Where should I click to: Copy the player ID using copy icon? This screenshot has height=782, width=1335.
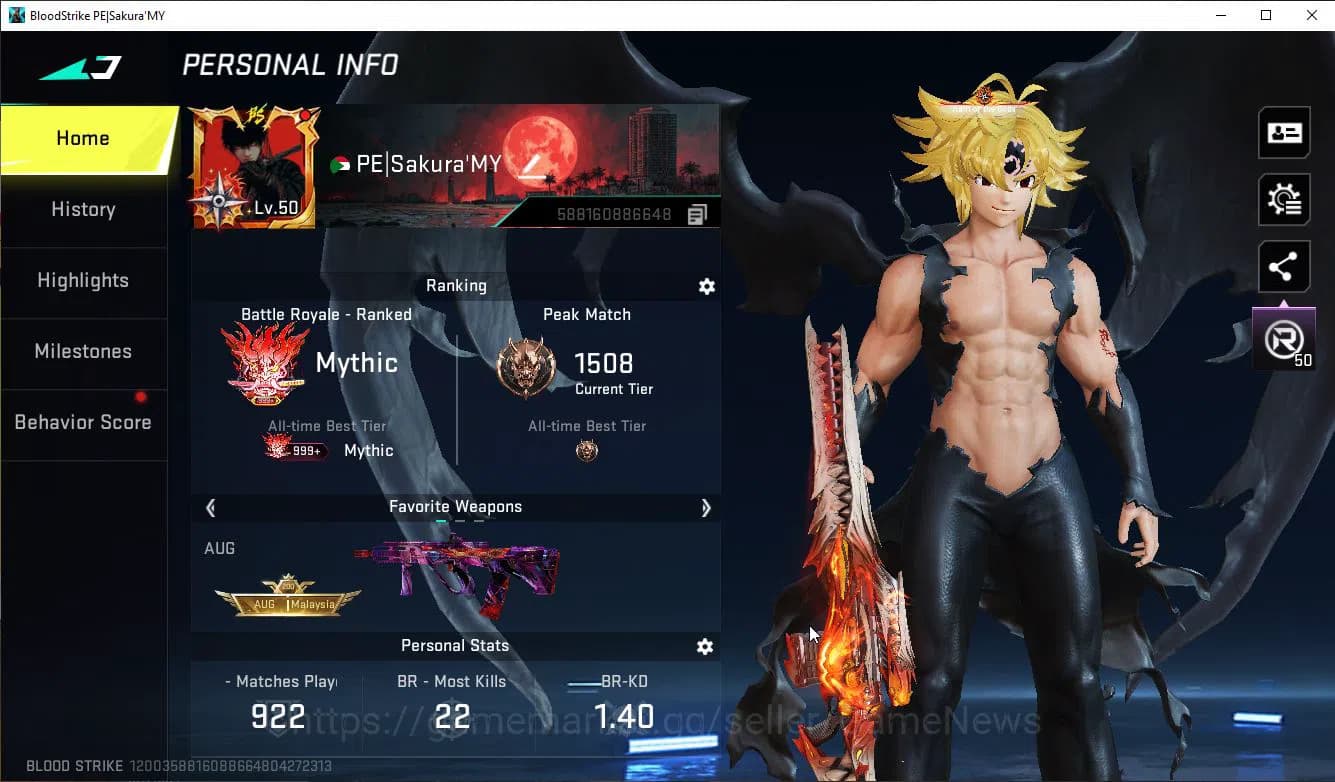pos(696,213)
